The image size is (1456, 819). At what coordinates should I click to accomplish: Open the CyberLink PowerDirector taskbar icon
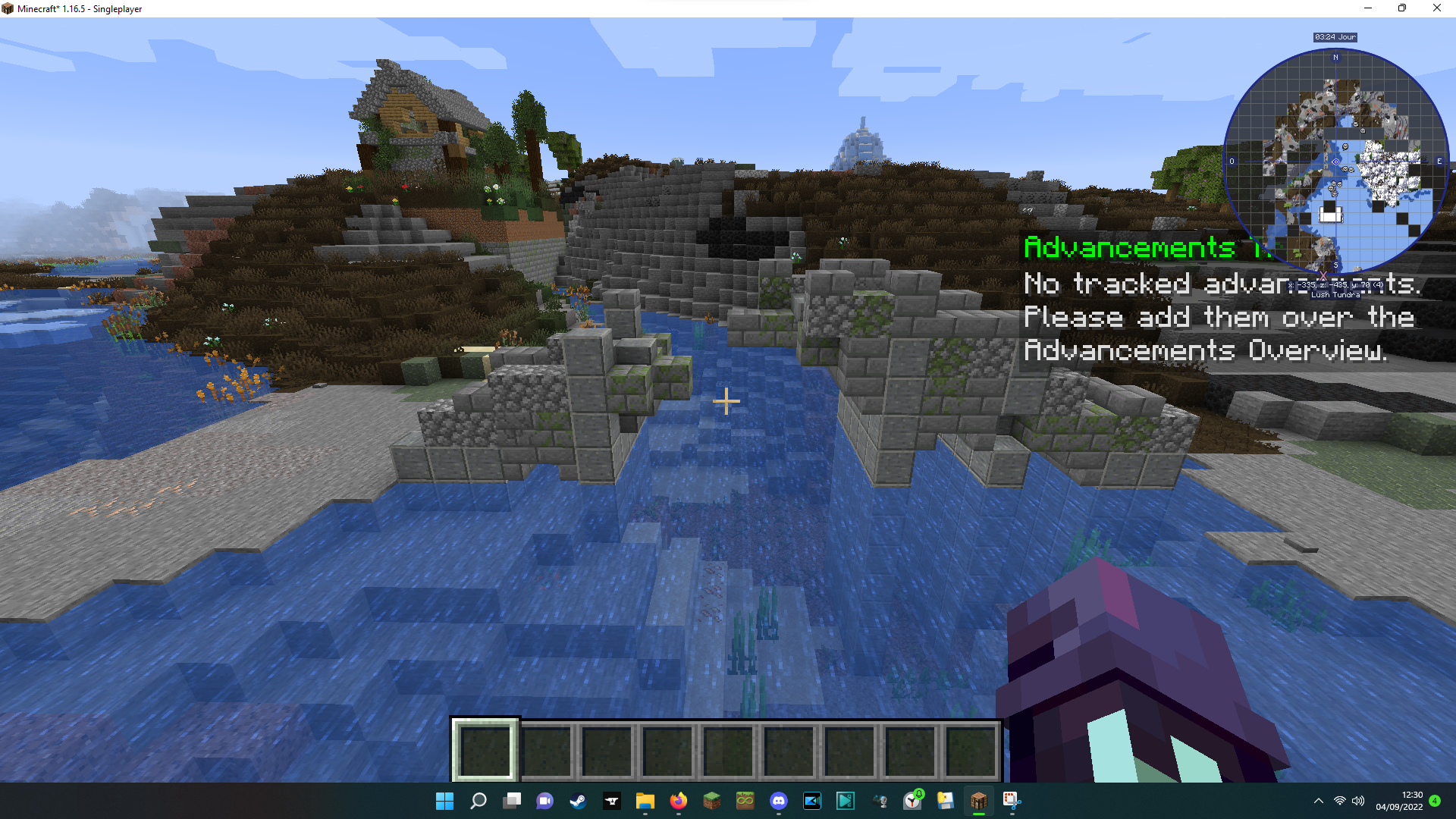tap(812, 801)
